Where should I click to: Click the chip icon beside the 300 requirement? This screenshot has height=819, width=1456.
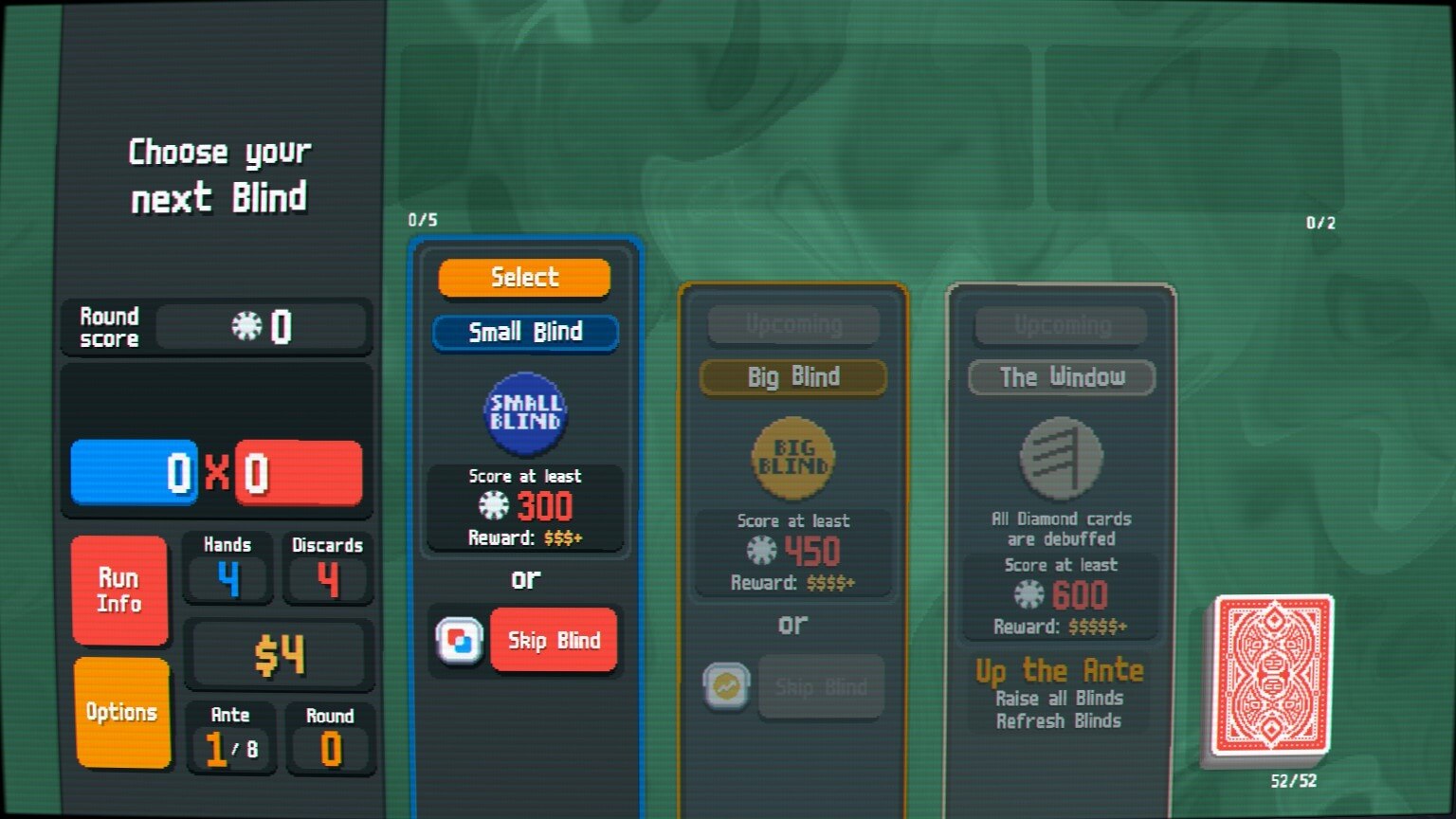(x=492, y=506)
